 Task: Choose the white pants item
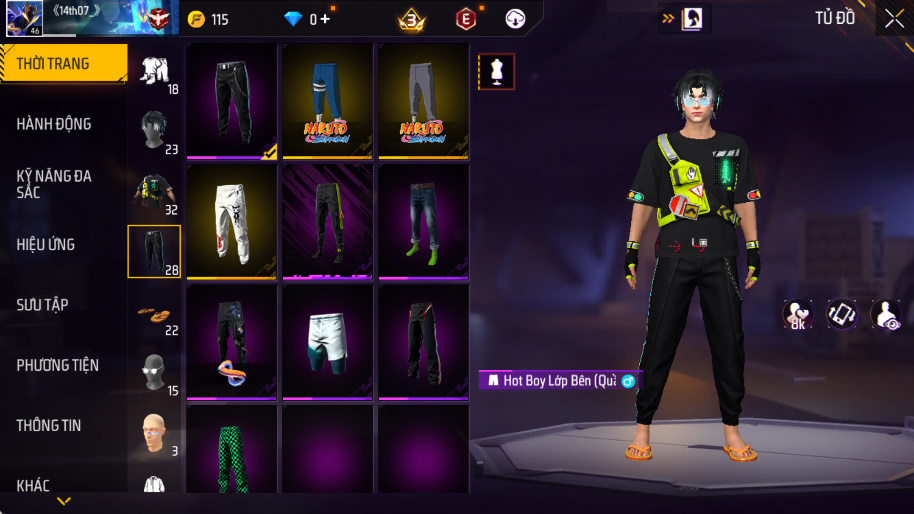[231, 222]
